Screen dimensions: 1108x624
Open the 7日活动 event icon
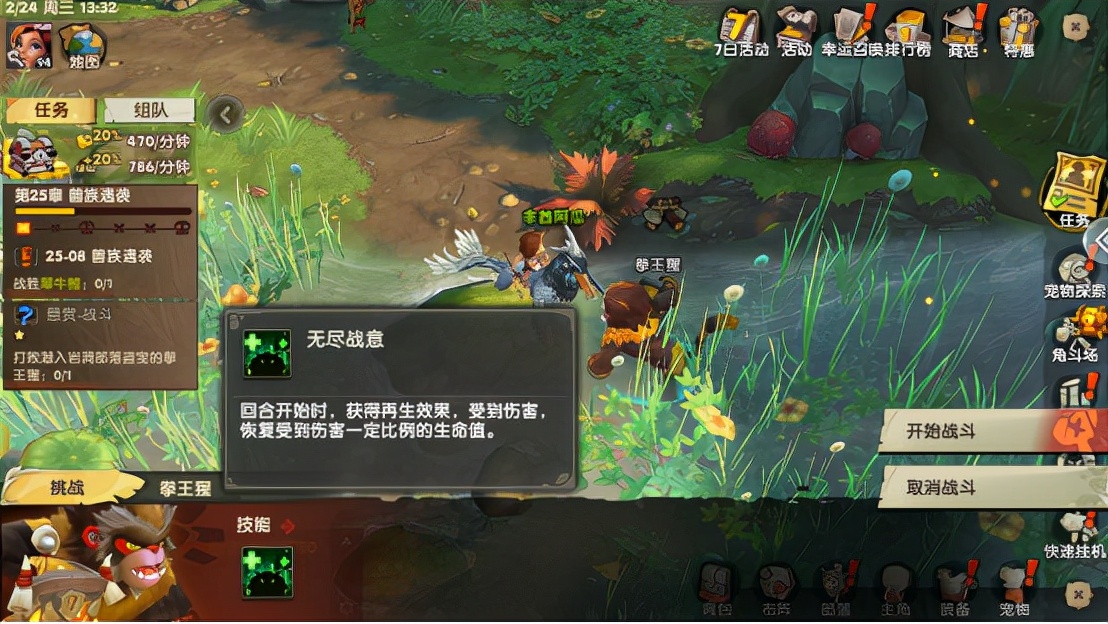(x=741, y=31)
